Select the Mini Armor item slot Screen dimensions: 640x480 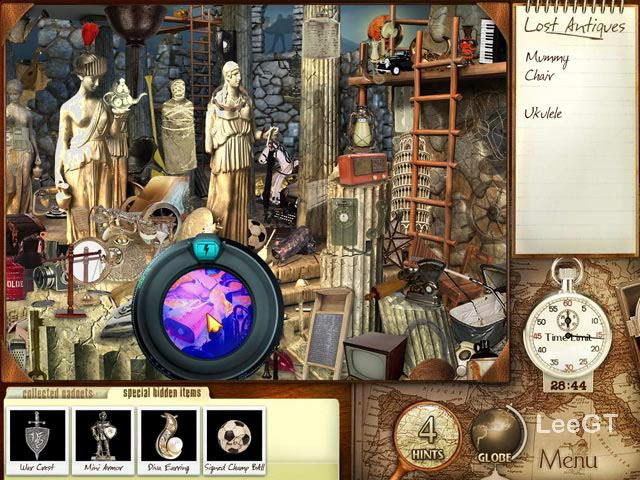point(103,440)
